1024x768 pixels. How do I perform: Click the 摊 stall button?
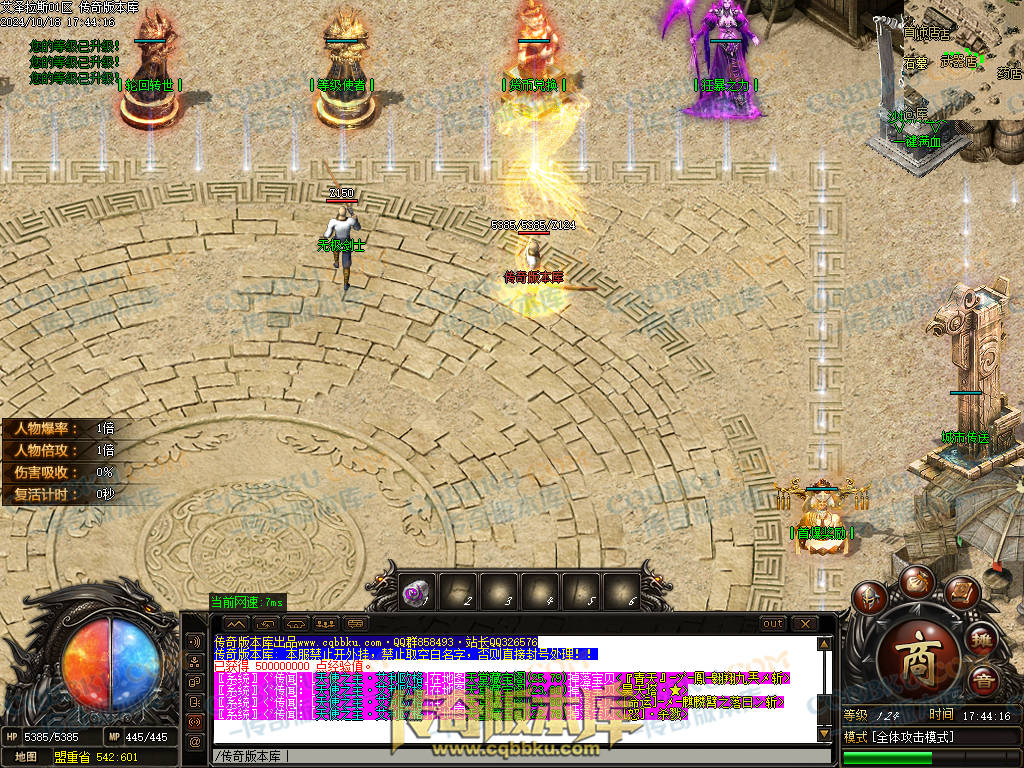tap(982, 636)
